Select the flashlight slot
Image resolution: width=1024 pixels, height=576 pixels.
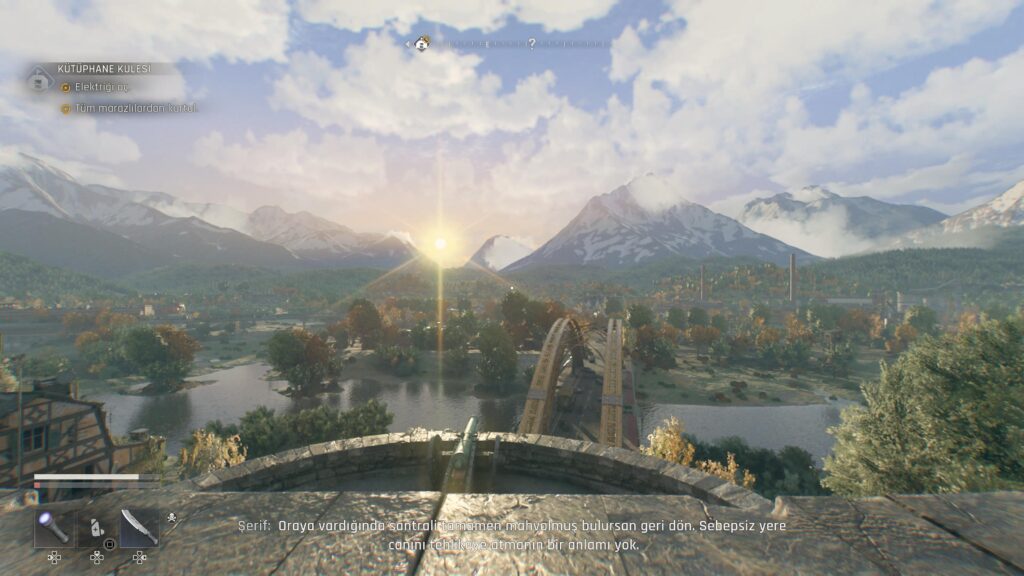[51, 528]
